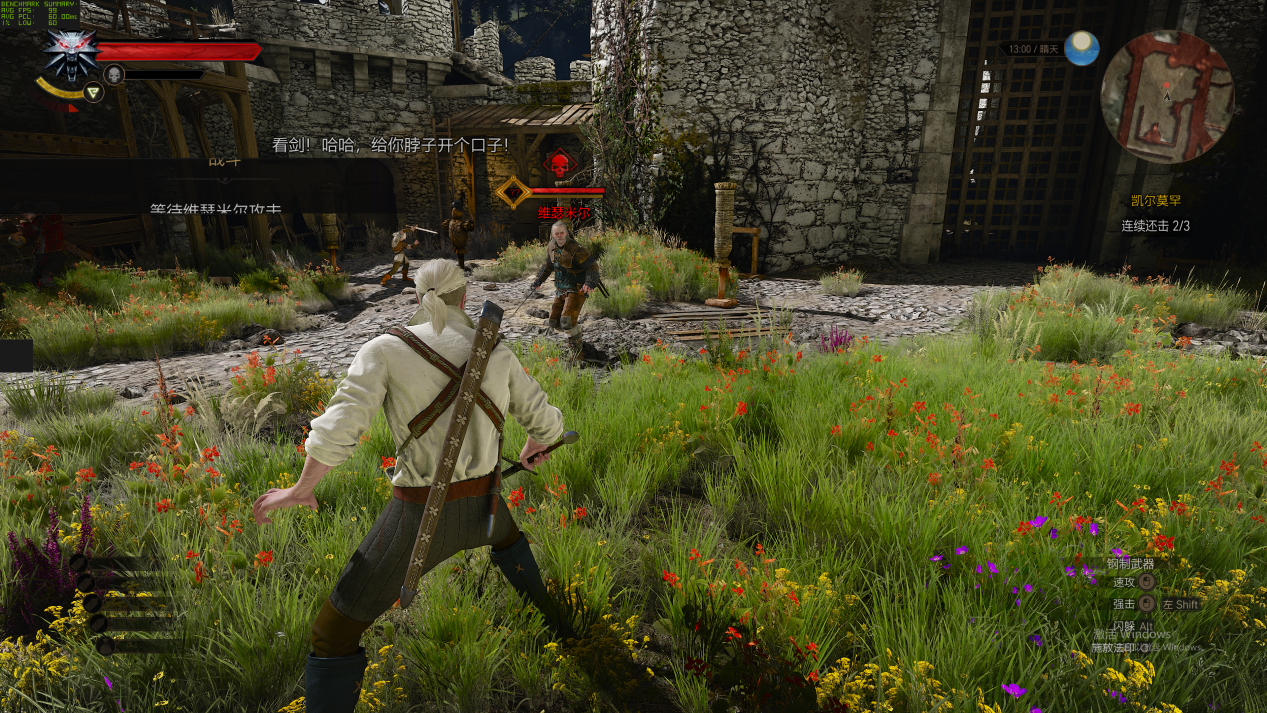This screenshot has width=1267, height=713.
Task: Click the sunny weather icon
Action: click(x=1081, y=48)
